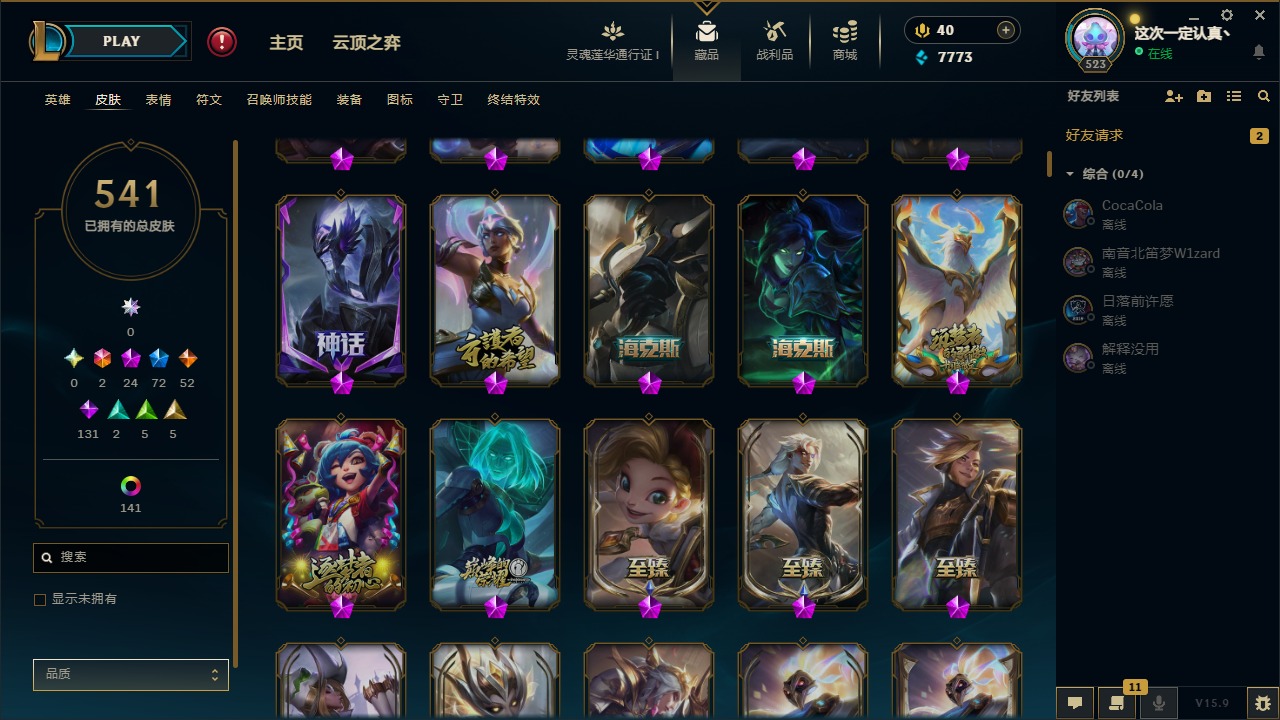1280x720 pixels.
Task: Open the 灵魂莲华通行证 pass
Action: coord(613,41)
